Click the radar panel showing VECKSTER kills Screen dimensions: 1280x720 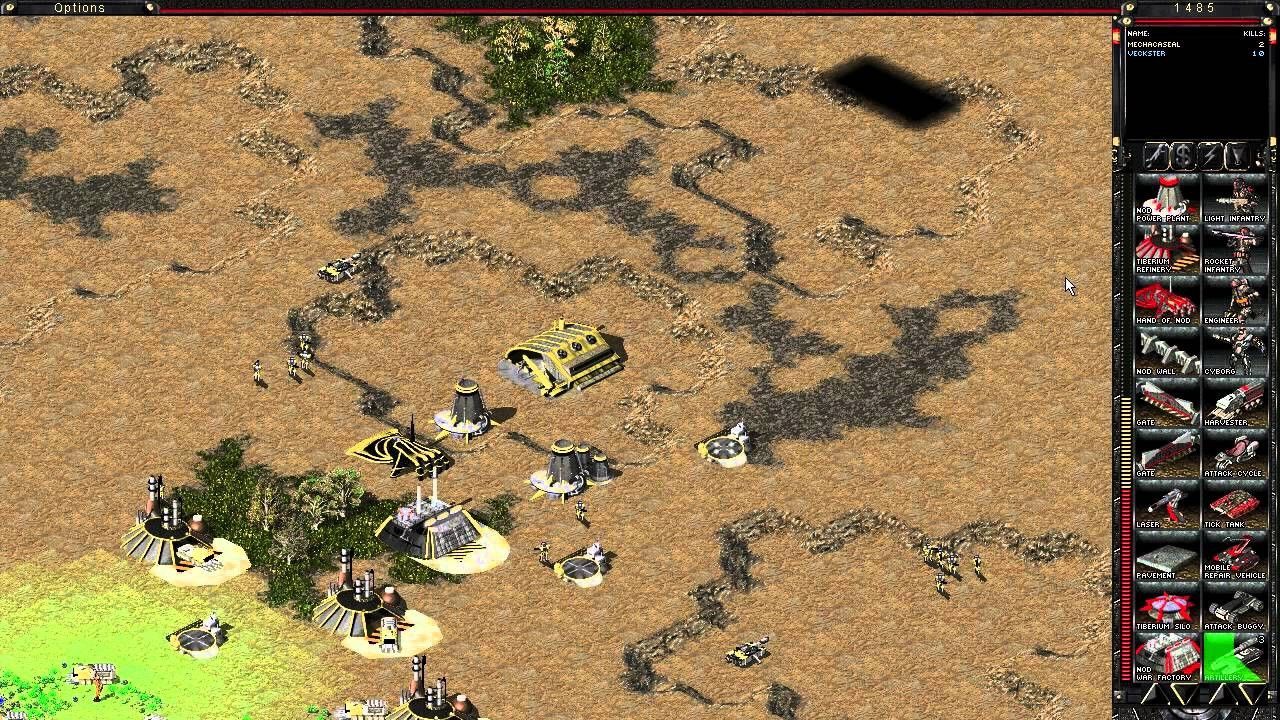[x=1197, y=80]
